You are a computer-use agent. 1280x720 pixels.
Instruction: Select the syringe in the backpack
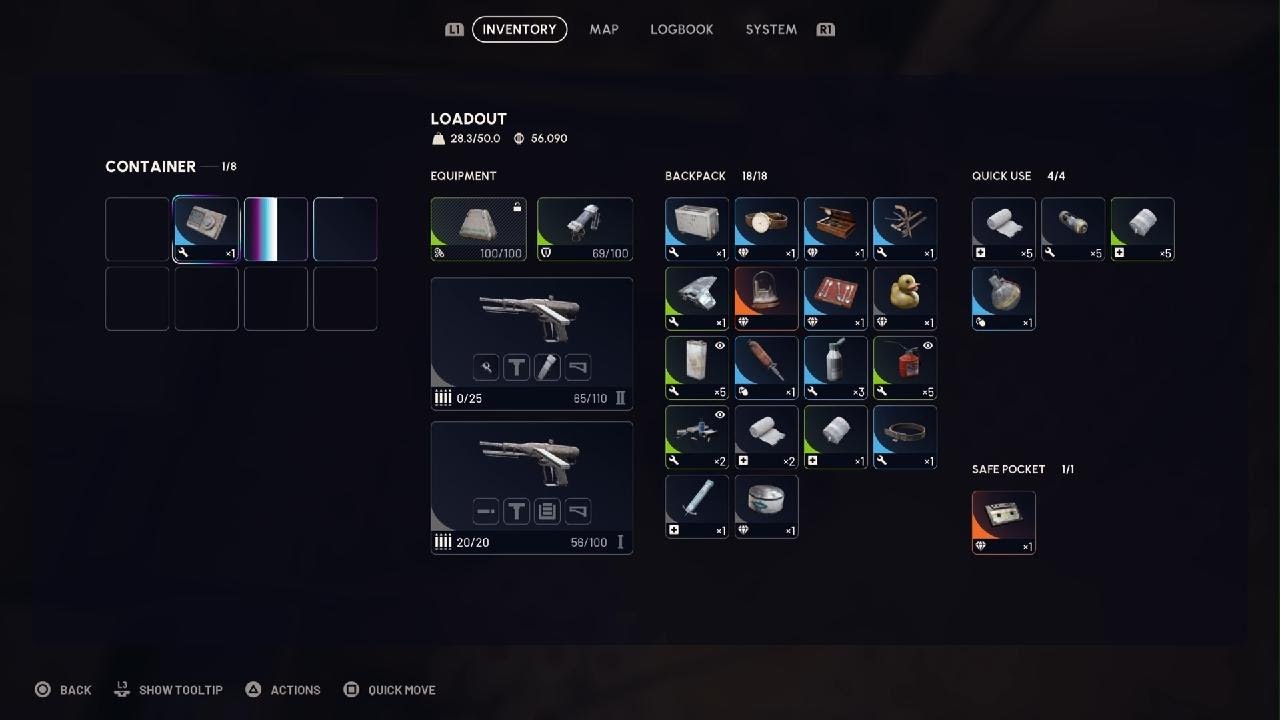(x=697, y=506)
